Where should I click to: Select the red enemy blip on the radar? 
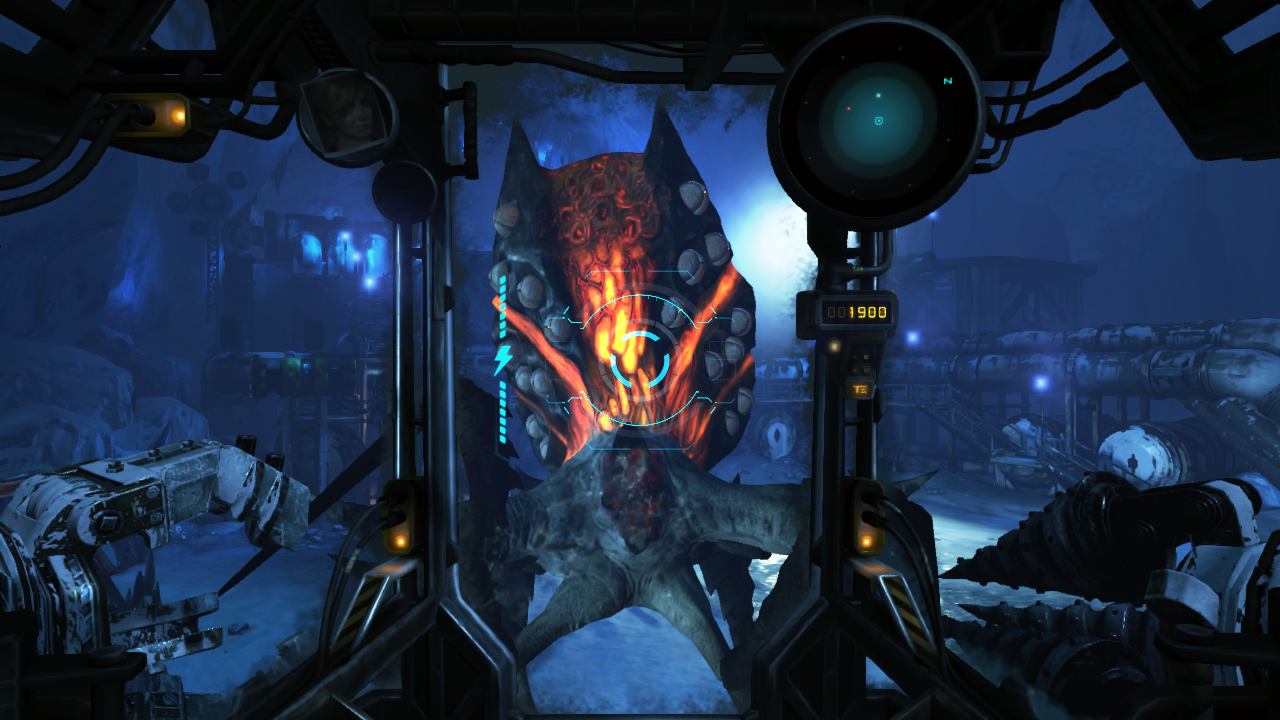pos(849,108)
